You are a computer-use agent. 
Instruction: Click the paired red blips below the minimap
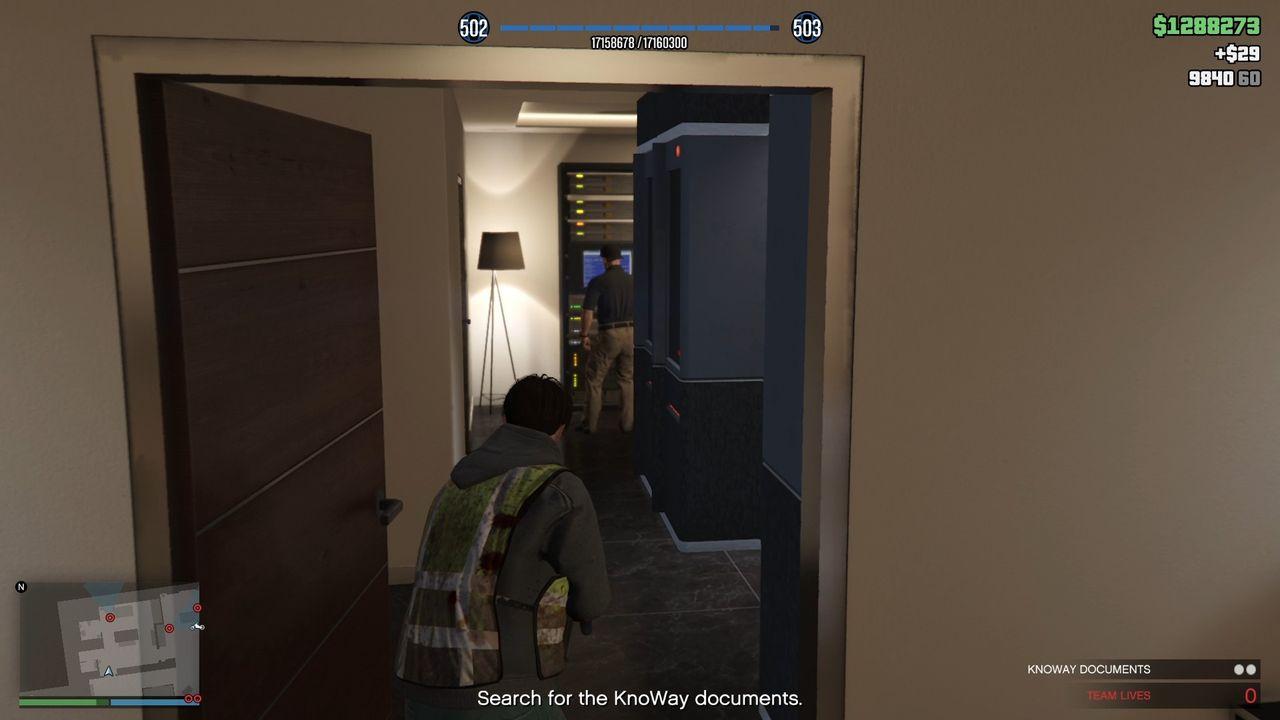click(x=192, y=698)
